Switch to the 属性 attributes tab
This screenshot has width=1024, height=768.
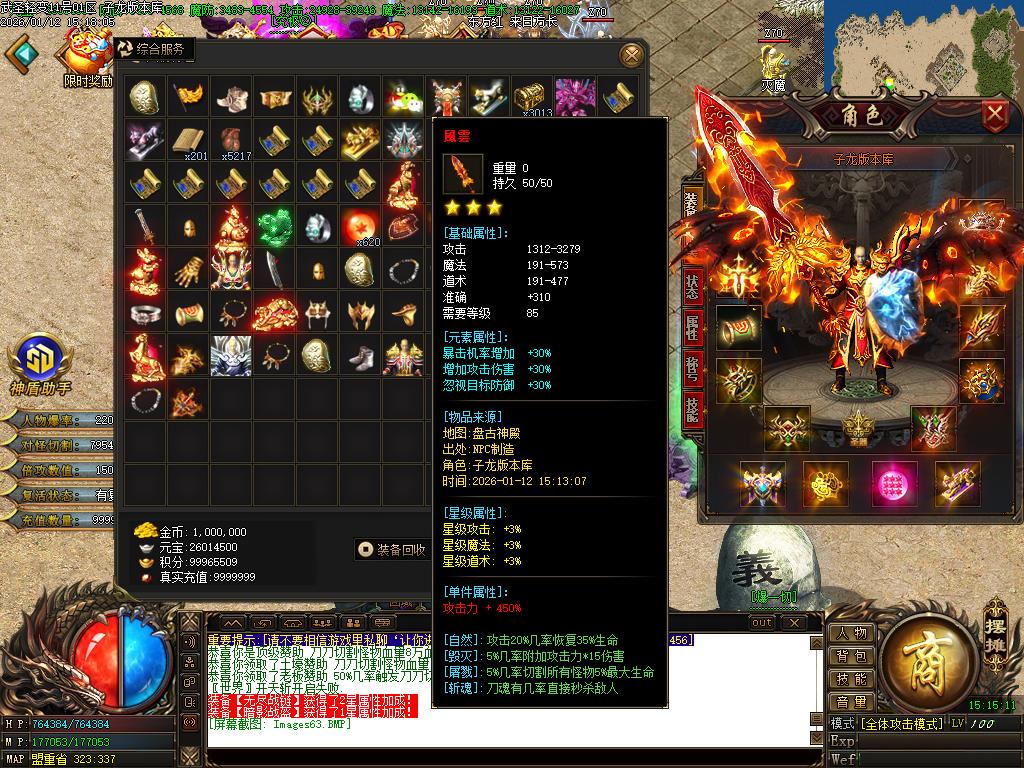pyautogui.click(x=692, y=326)
